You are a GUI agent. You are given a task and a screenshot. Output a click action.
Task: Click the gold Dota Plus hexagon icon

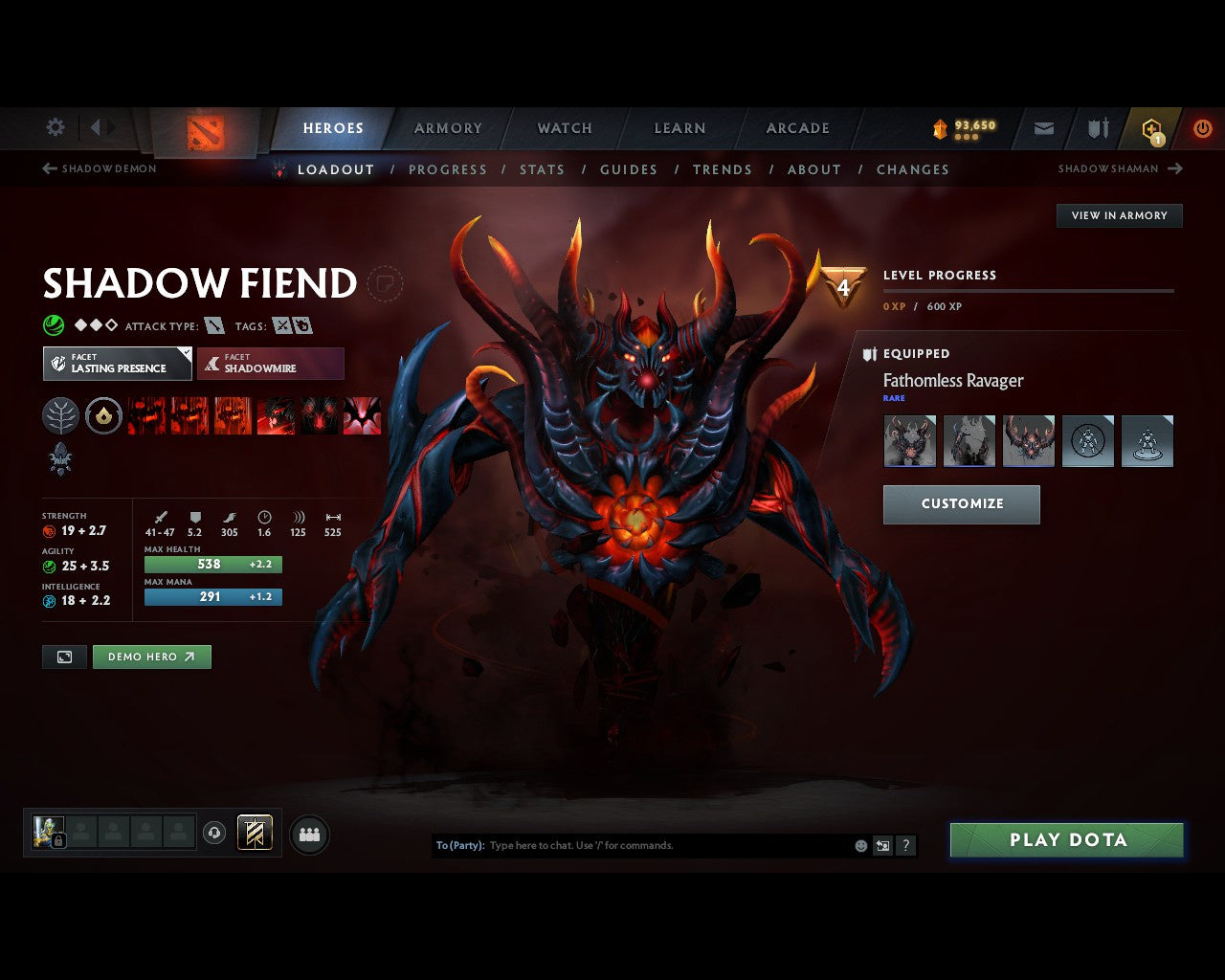point(1151,128)
